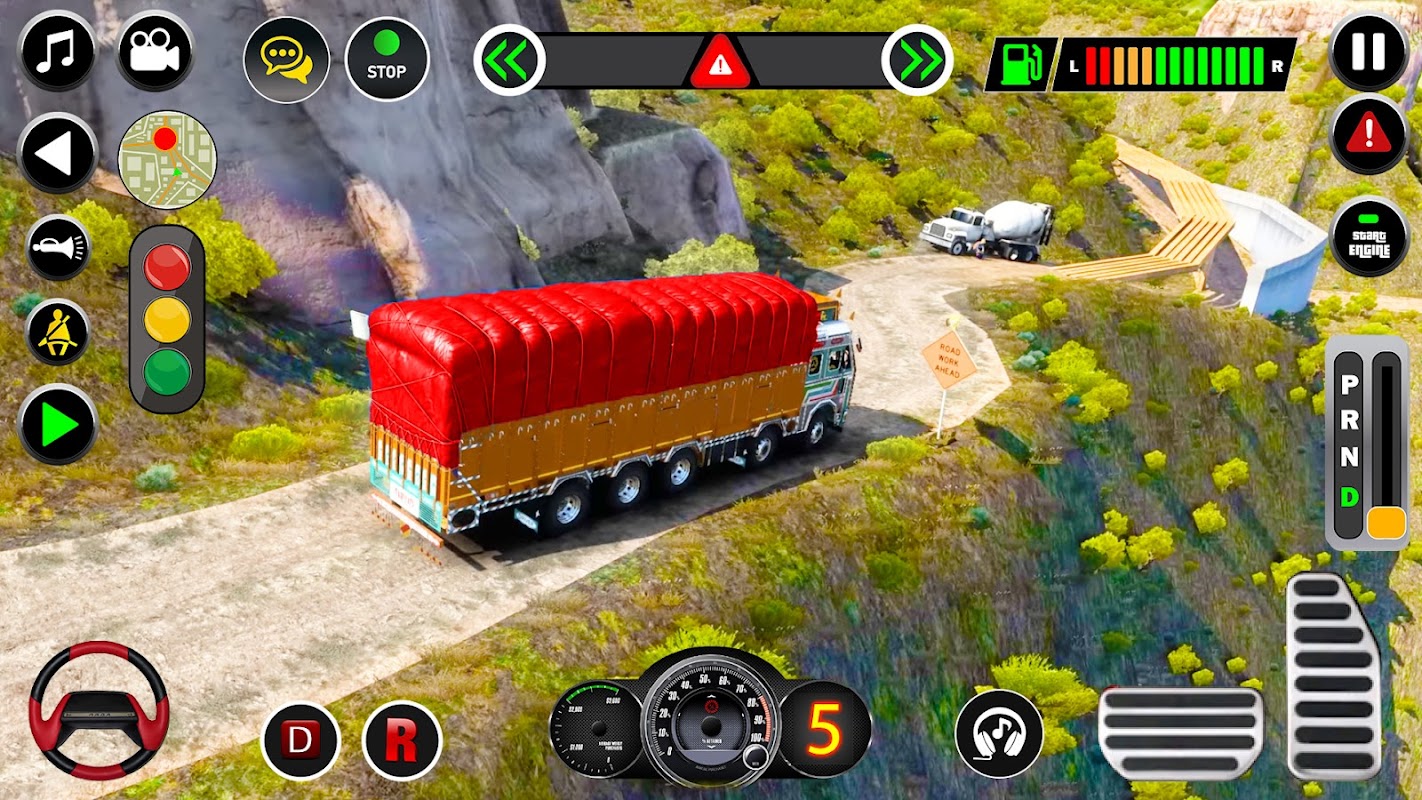Fasten the seatbelt icon

click(x=57, y=333)
